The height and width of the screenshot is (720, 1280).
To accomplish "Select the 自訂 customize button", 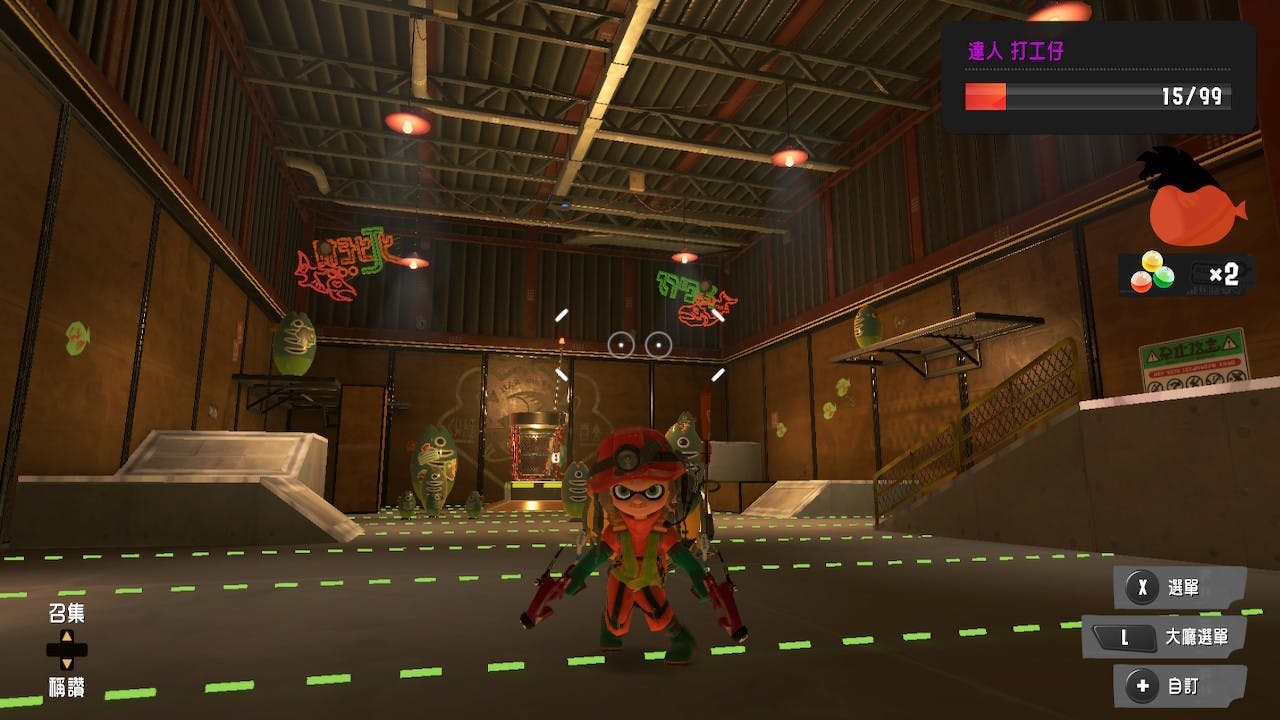I will (x=1180, y=687).
